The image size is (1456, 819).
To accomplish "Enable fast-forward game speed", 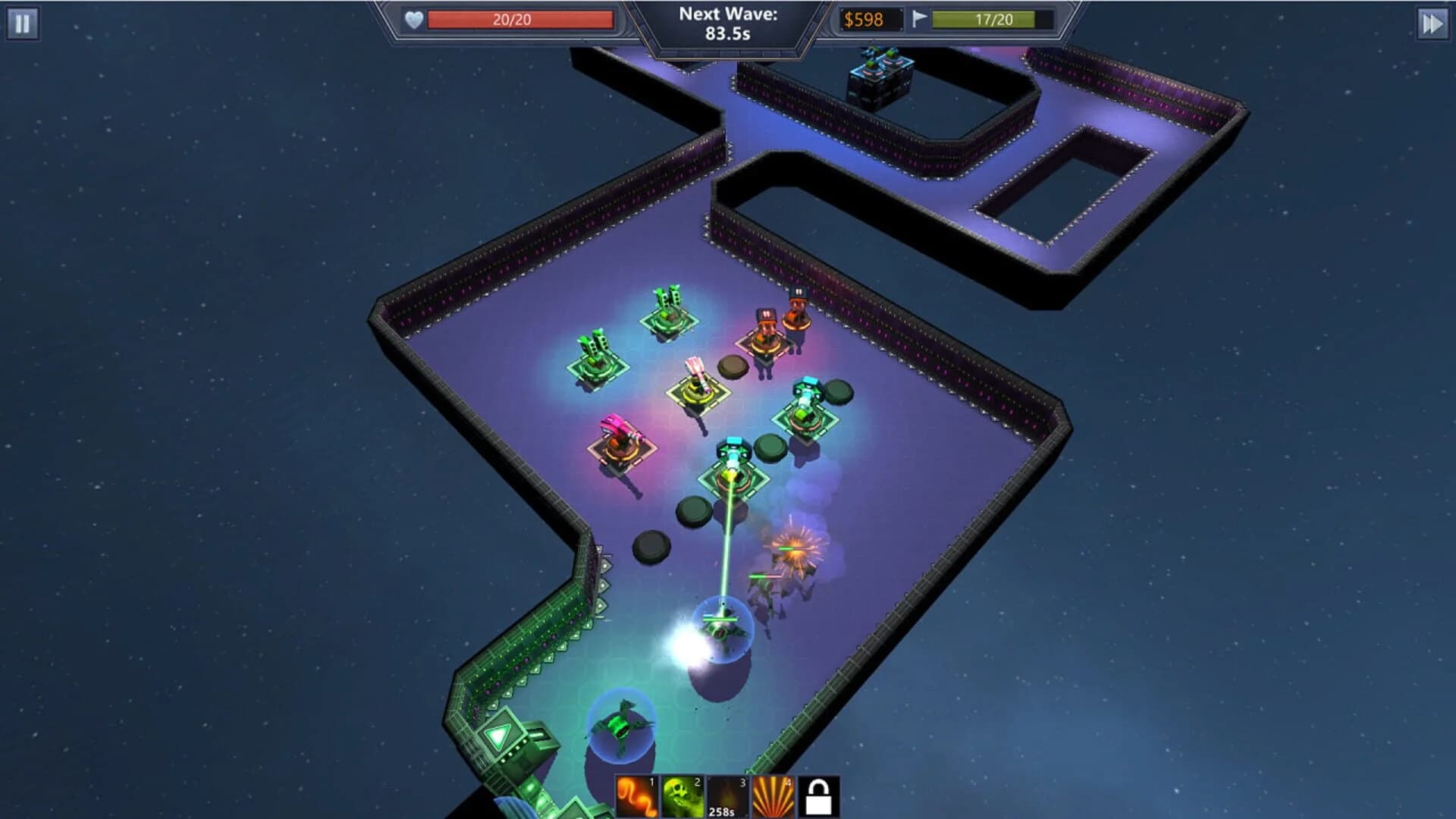I will click(x=1432, y=24).
